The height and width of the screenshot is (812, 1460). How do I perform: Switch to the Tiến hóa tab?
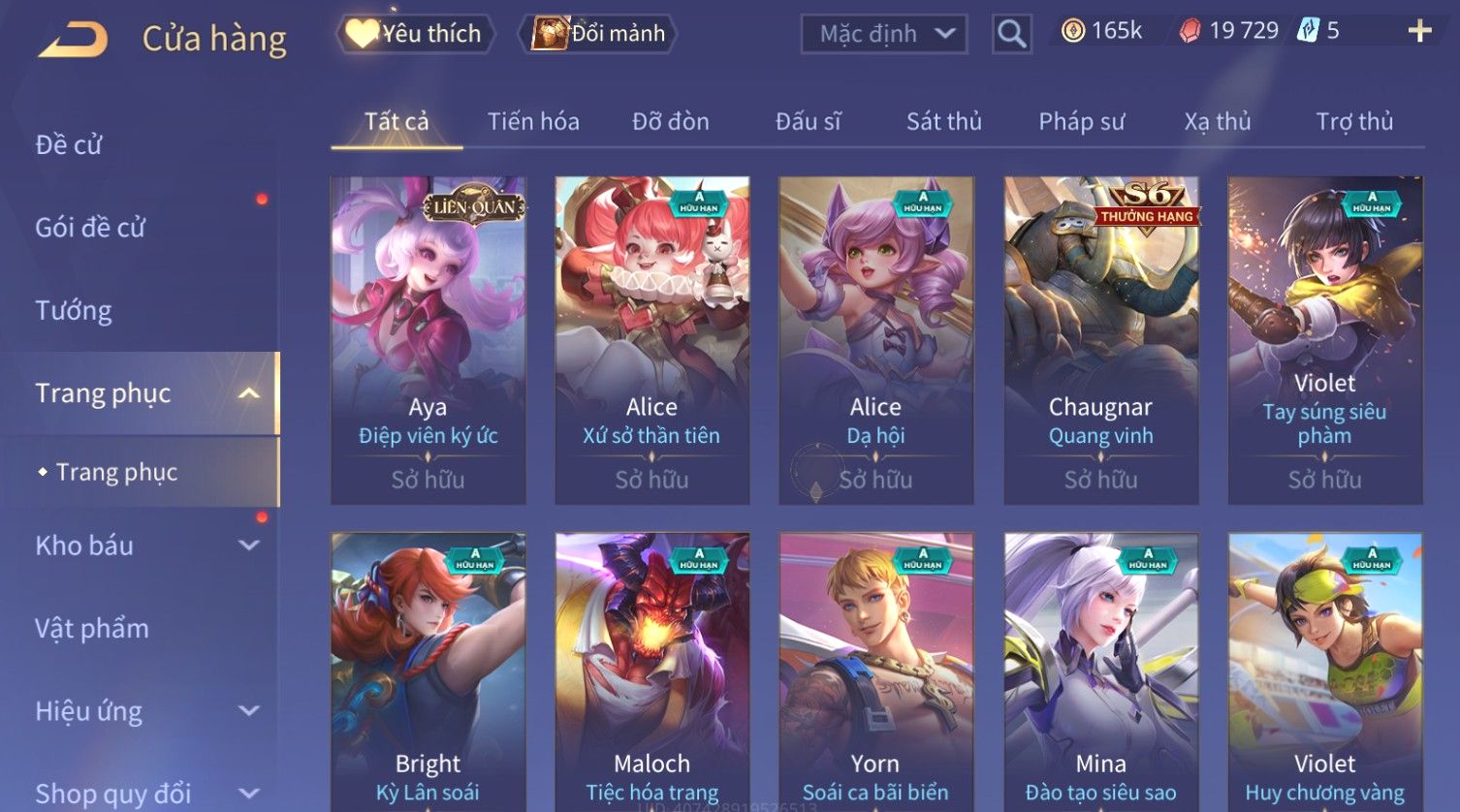533,122
